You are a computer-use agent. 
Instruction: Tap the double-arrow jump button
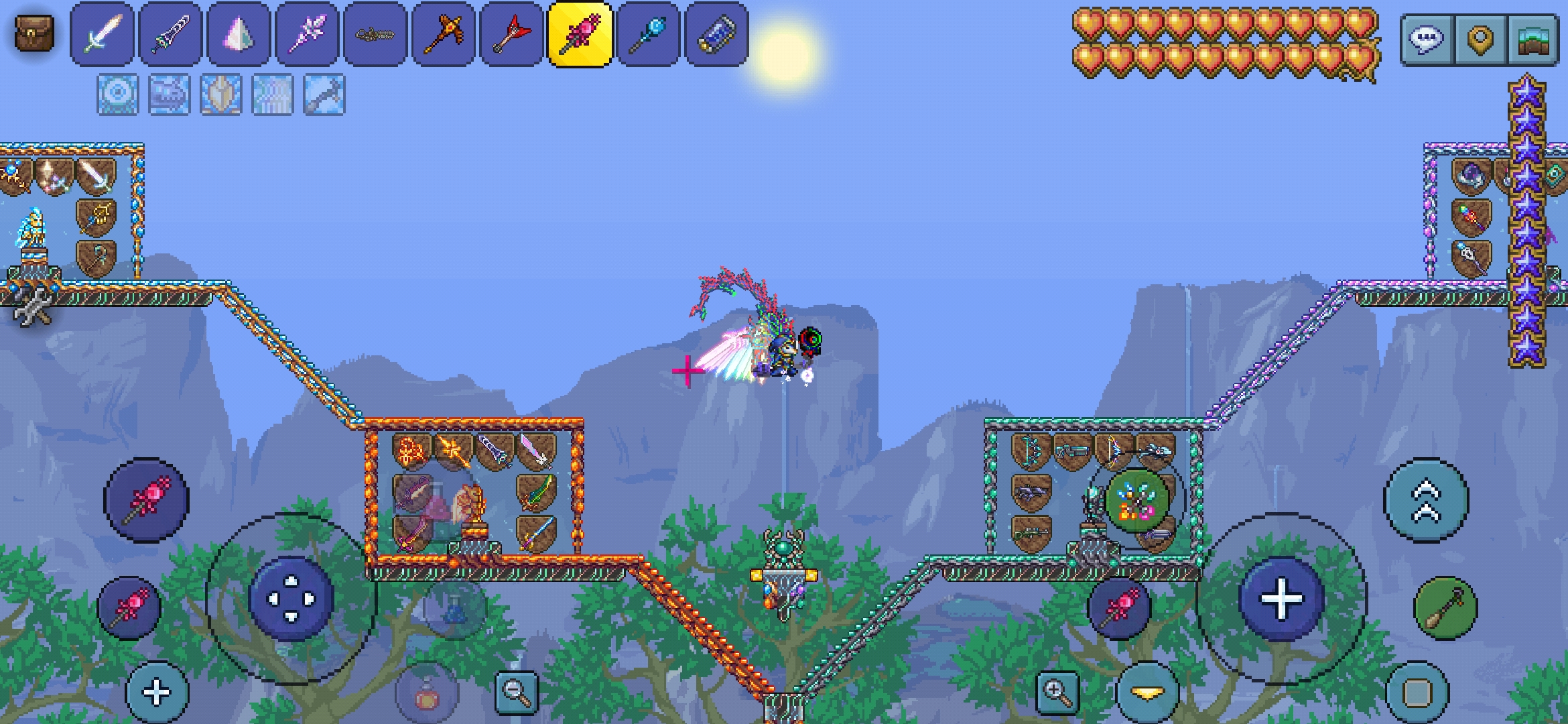(x=1427, y=500)
